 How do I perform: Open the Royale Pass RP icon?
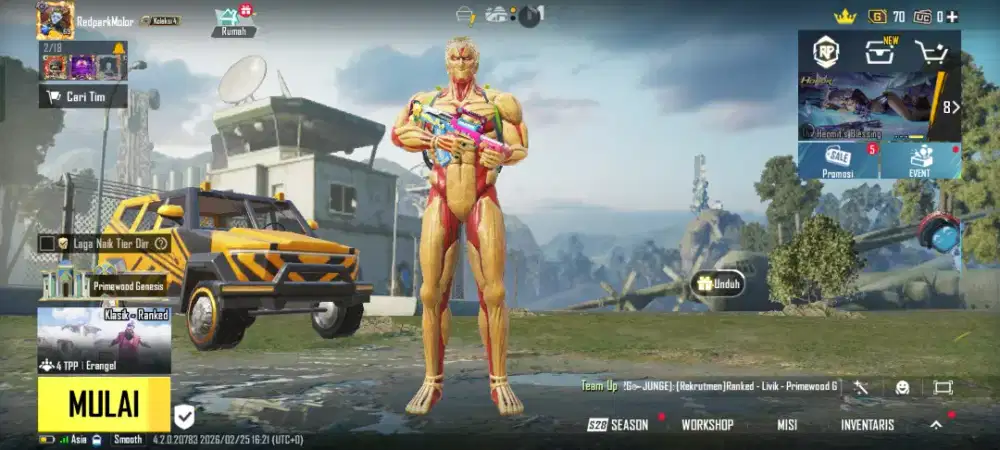pyautogui.click(x=825, y=52)
